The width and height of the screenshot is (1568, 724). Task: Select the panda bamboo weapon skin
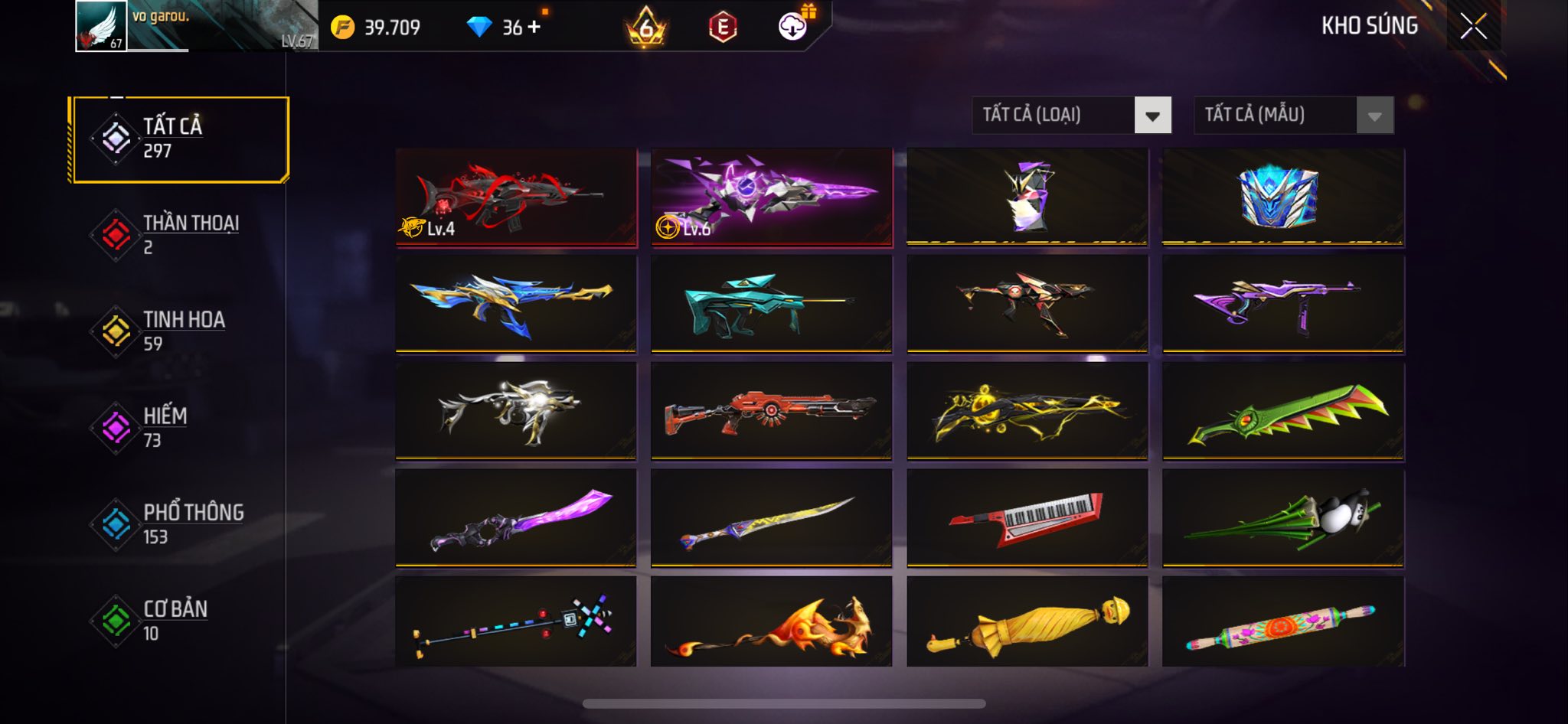coord(1282,518)
